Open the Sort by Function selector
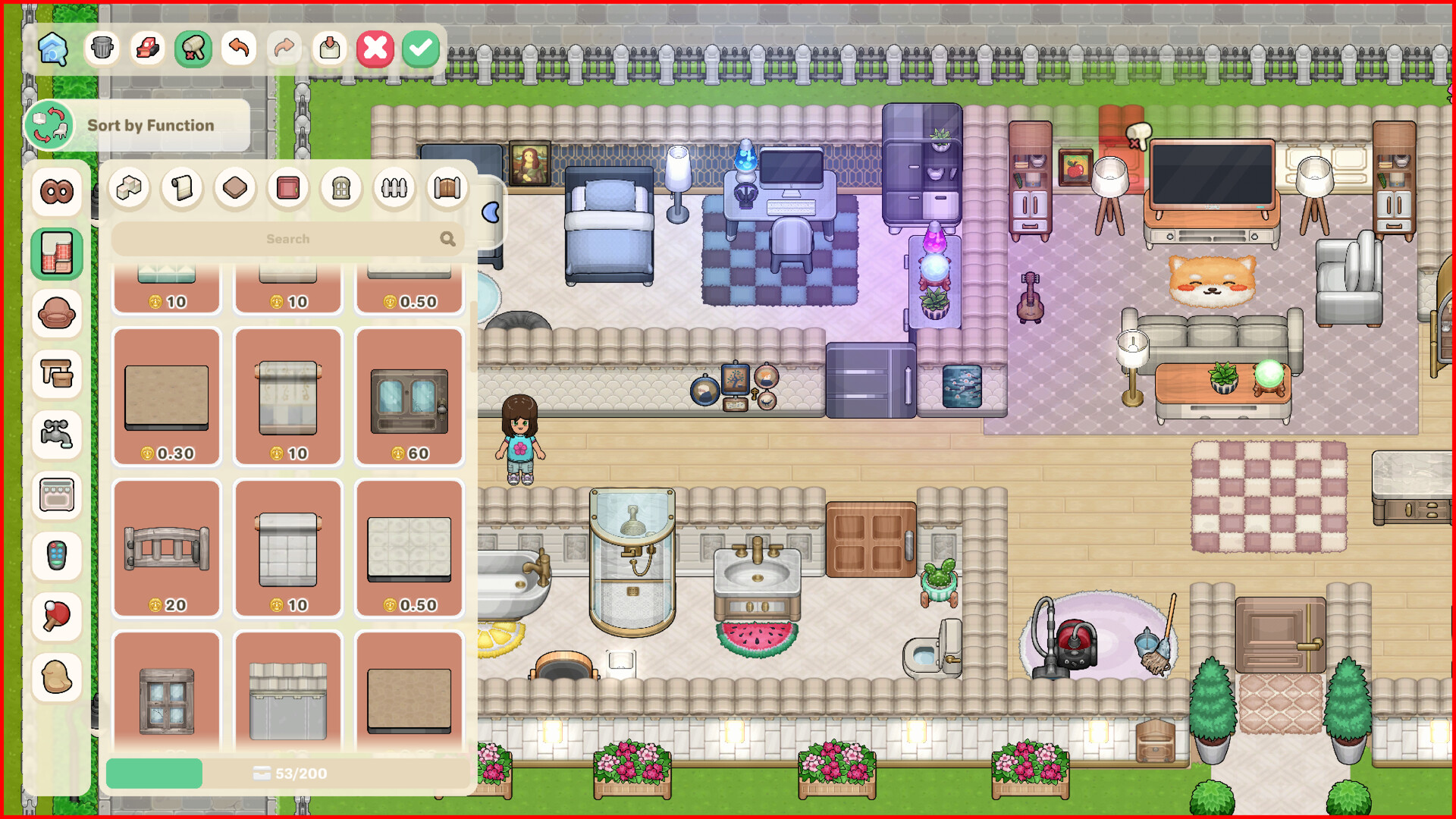This screenshot has width=1456, height=819. [x=49, y=124]
